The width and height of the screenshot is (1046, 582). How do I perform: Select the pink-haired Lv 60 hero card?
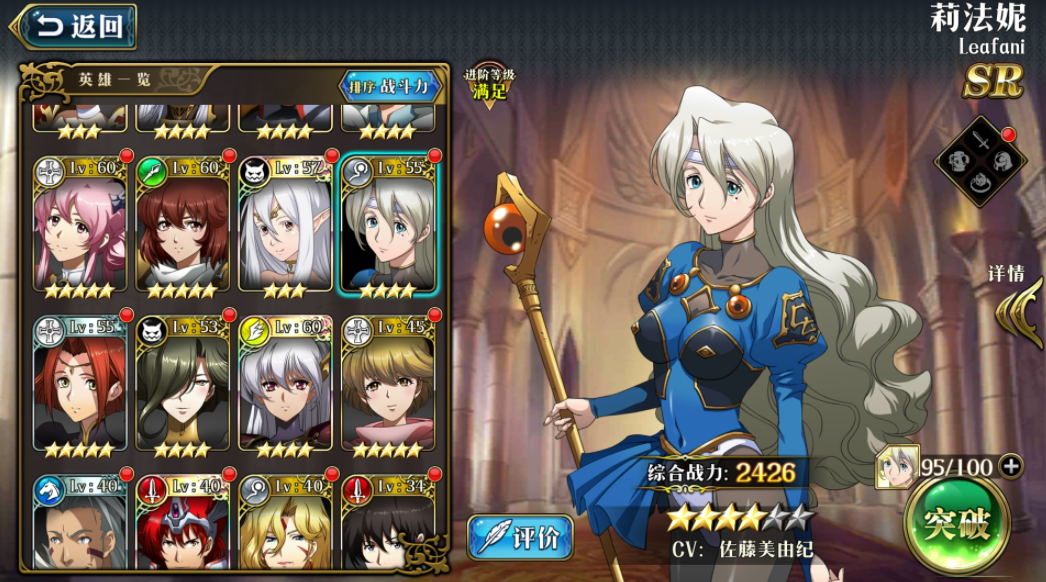tap(80, 226)
